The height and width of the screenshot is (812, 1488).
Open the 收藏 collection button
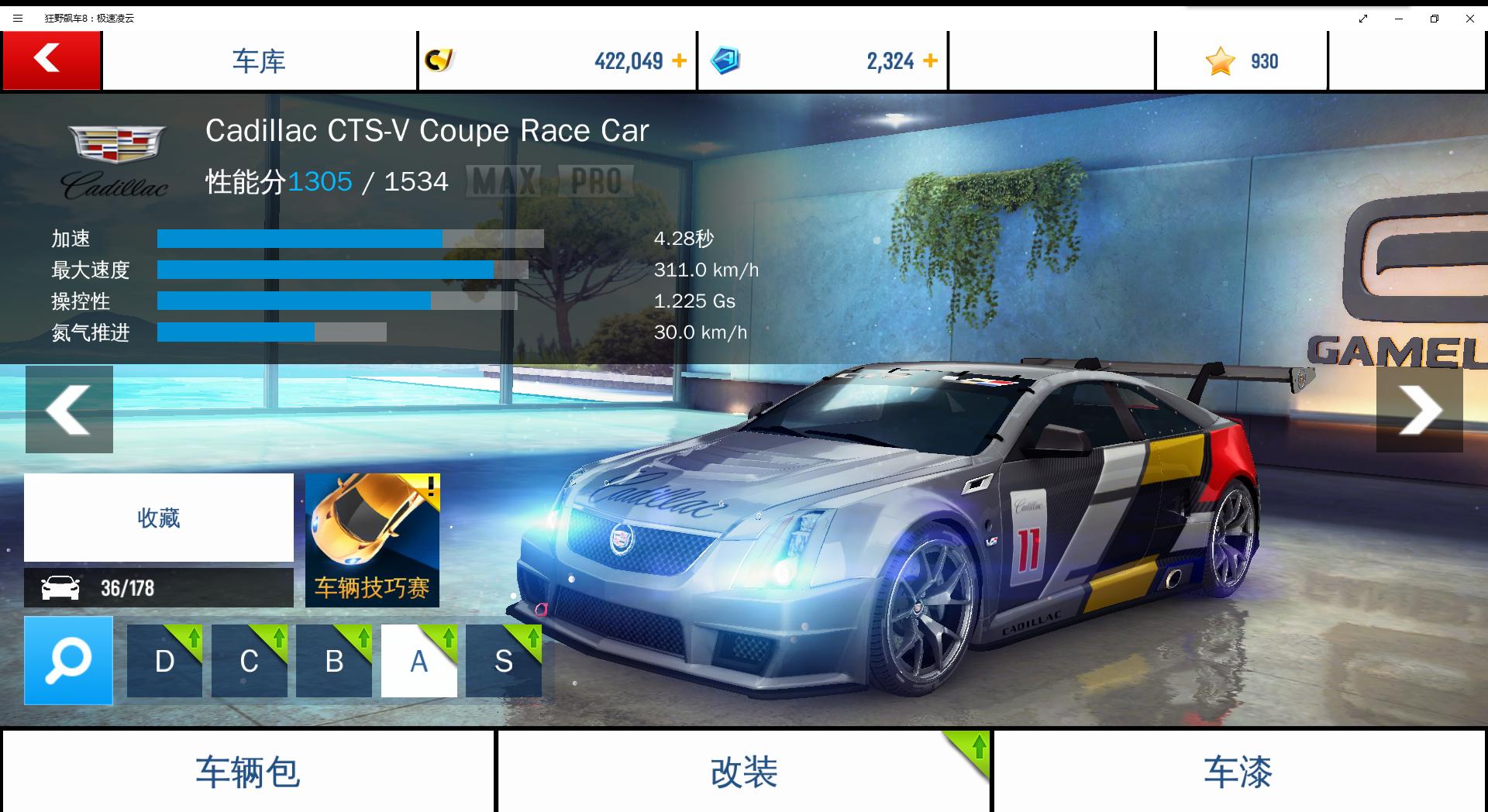click(x=159, y=518)
